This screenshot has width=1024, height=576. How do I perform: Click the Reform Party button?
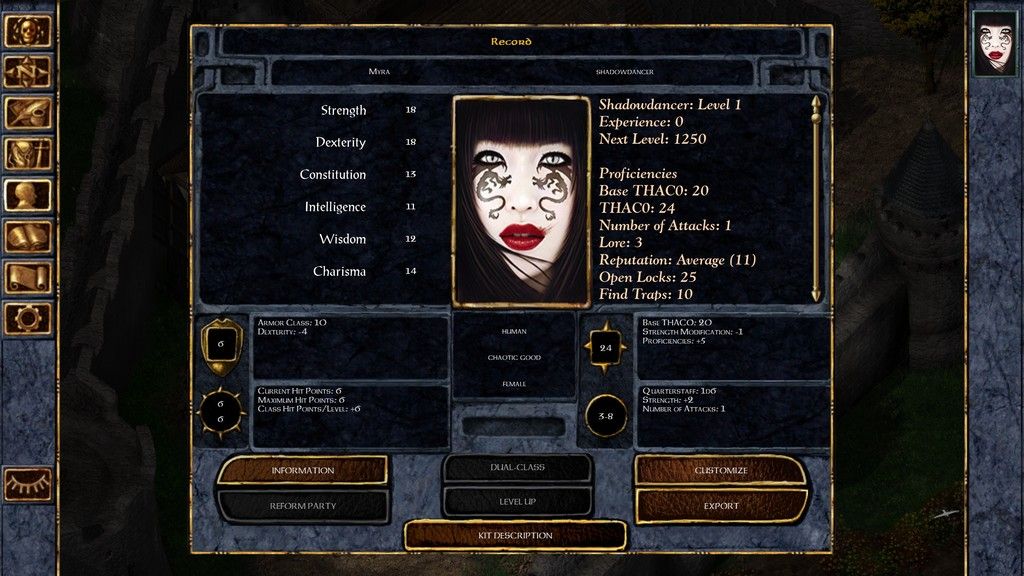302,506
